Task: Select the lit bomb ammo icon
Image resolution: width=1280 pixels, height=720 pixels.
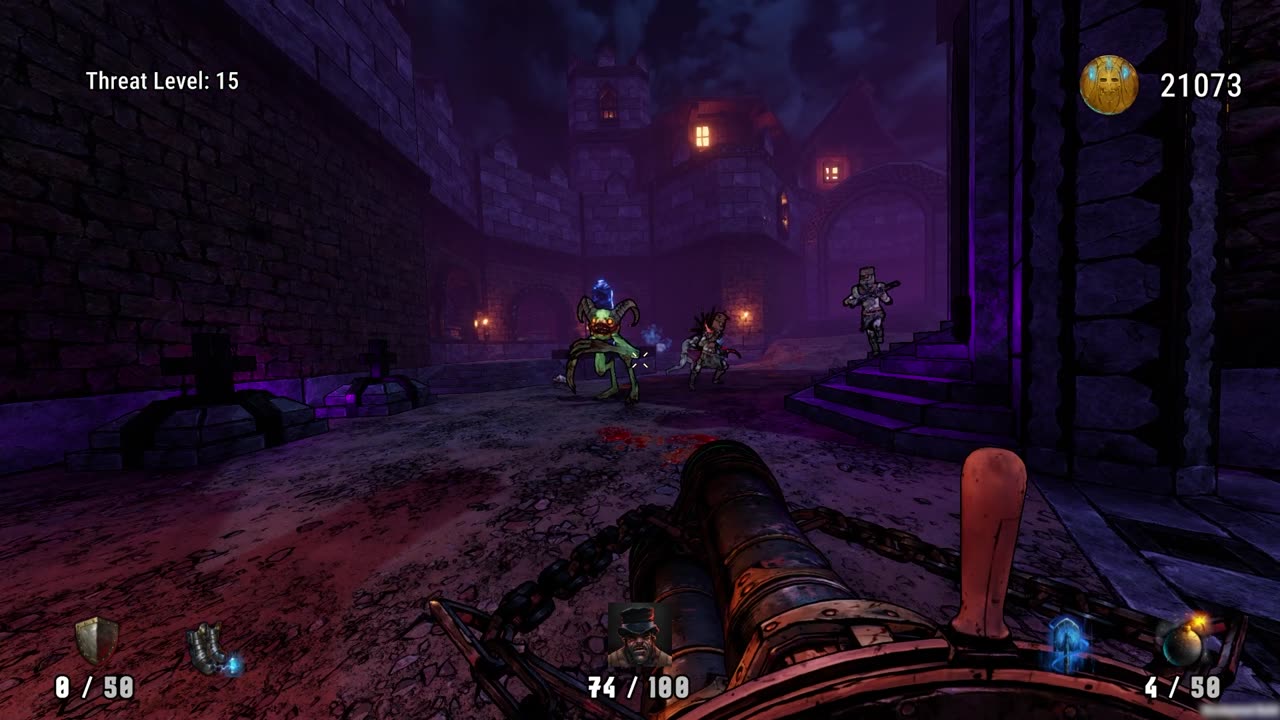Action: [1181, 643]
